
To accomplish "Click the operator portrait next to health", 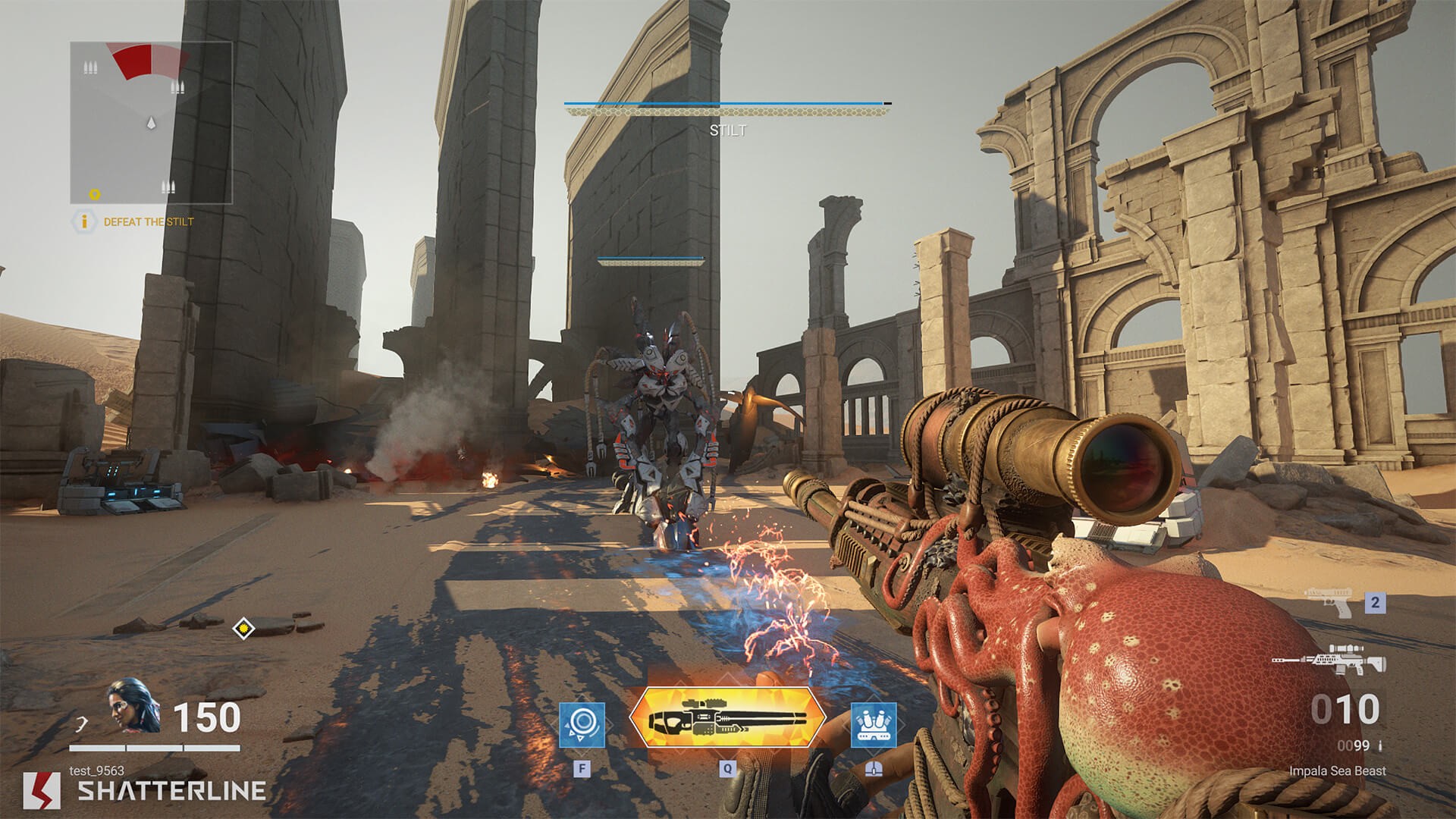I will 133,705.
